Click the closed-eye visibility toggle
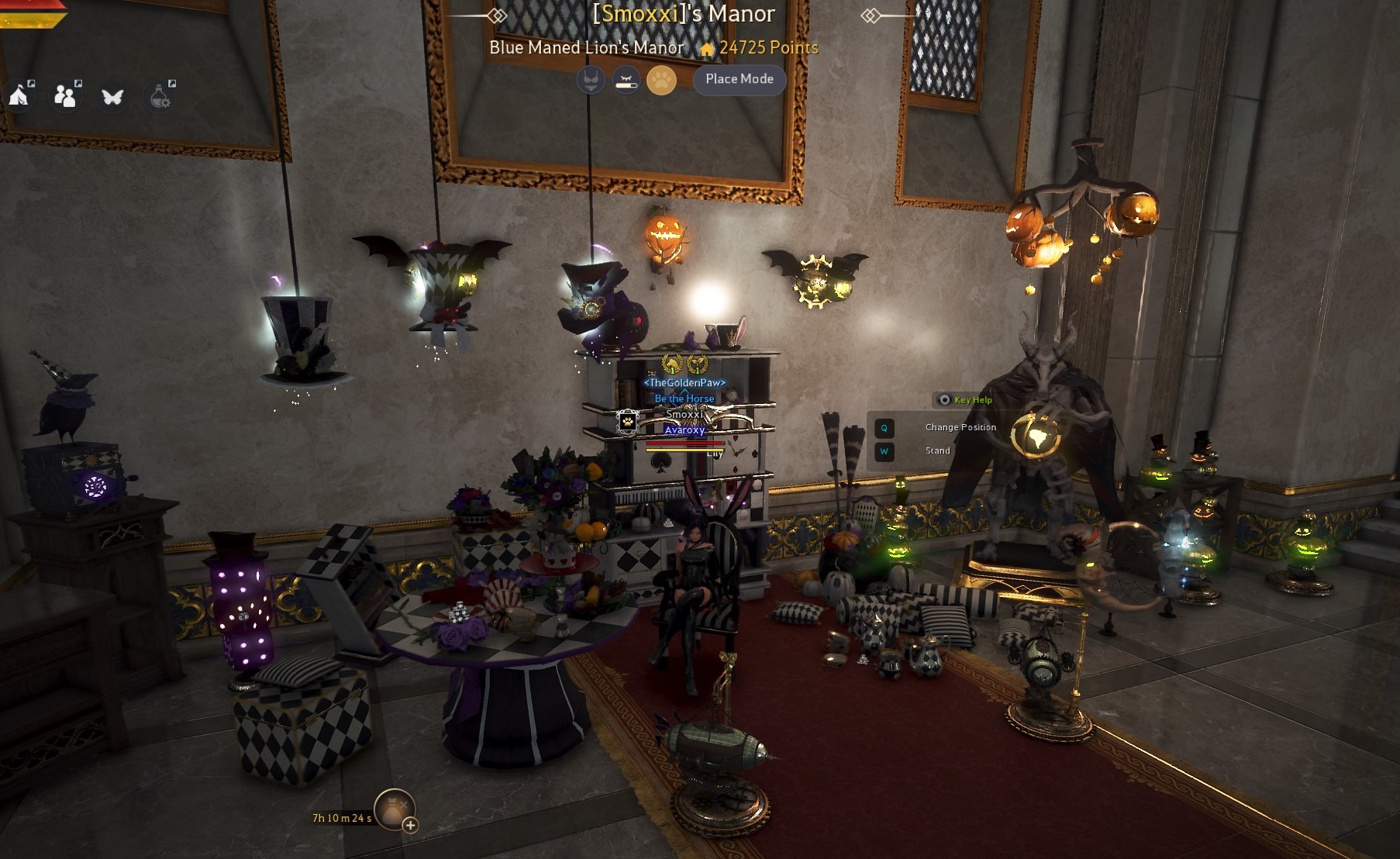Image resolution: width=1400 pixels, height=859 pixels. [626, 80]
